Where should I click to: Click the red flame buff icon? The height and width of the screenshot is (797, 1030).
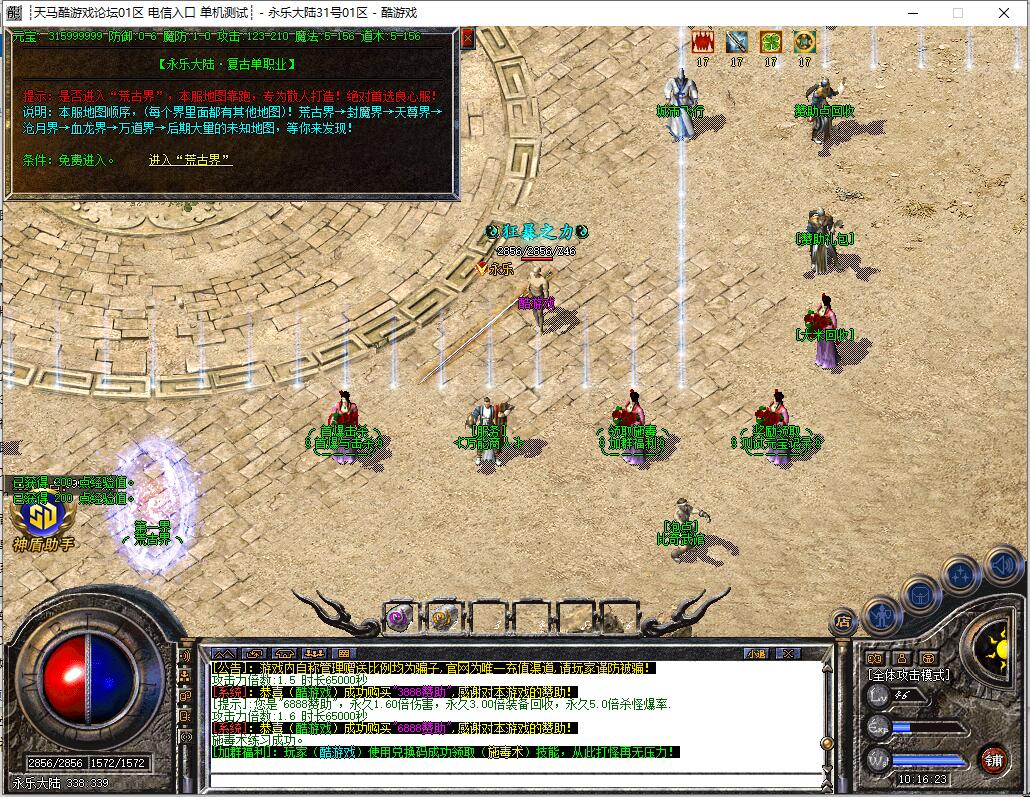tap(703, 42)
